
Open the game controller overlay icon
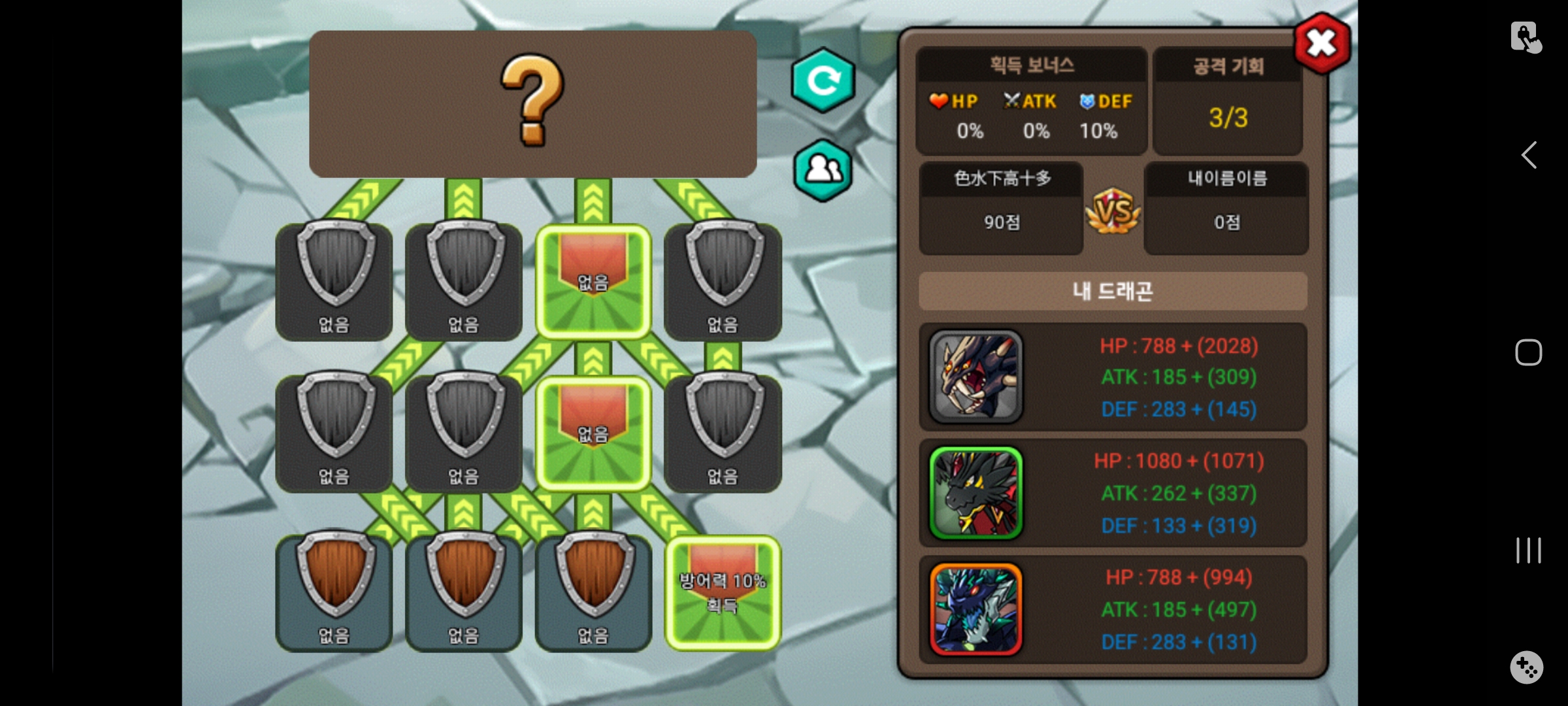(x=1526, y=667)
